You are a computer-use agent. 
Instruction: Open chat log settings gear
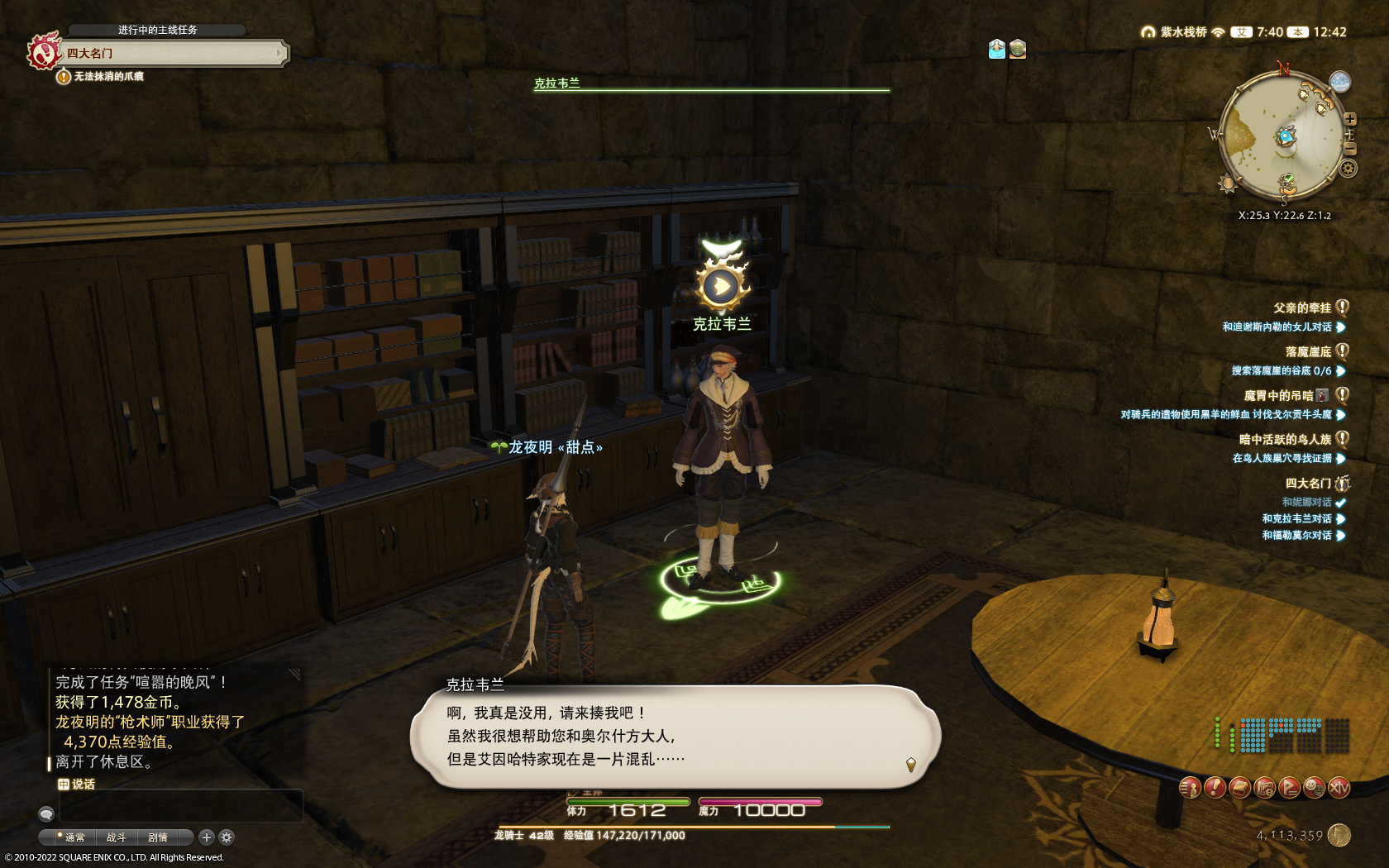tap(227, 837)
